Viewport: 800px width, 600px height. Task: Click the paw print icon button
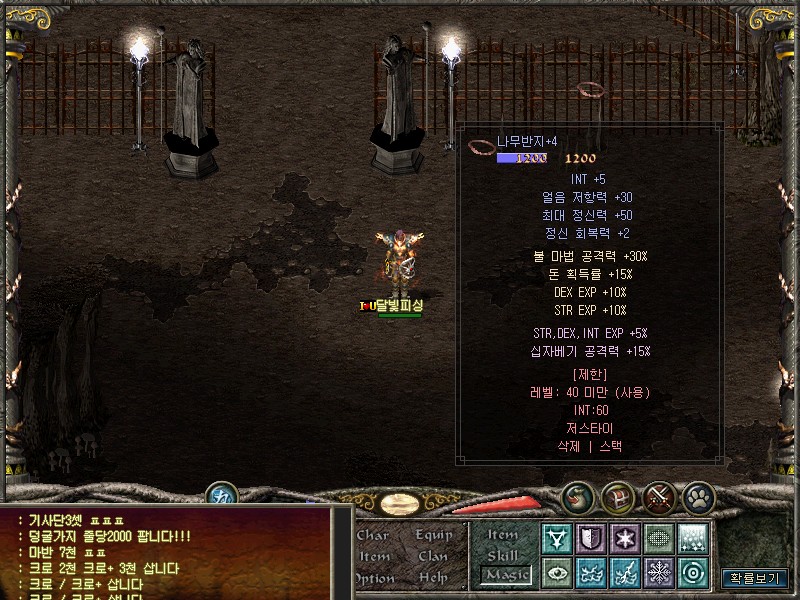coord(697,496)
